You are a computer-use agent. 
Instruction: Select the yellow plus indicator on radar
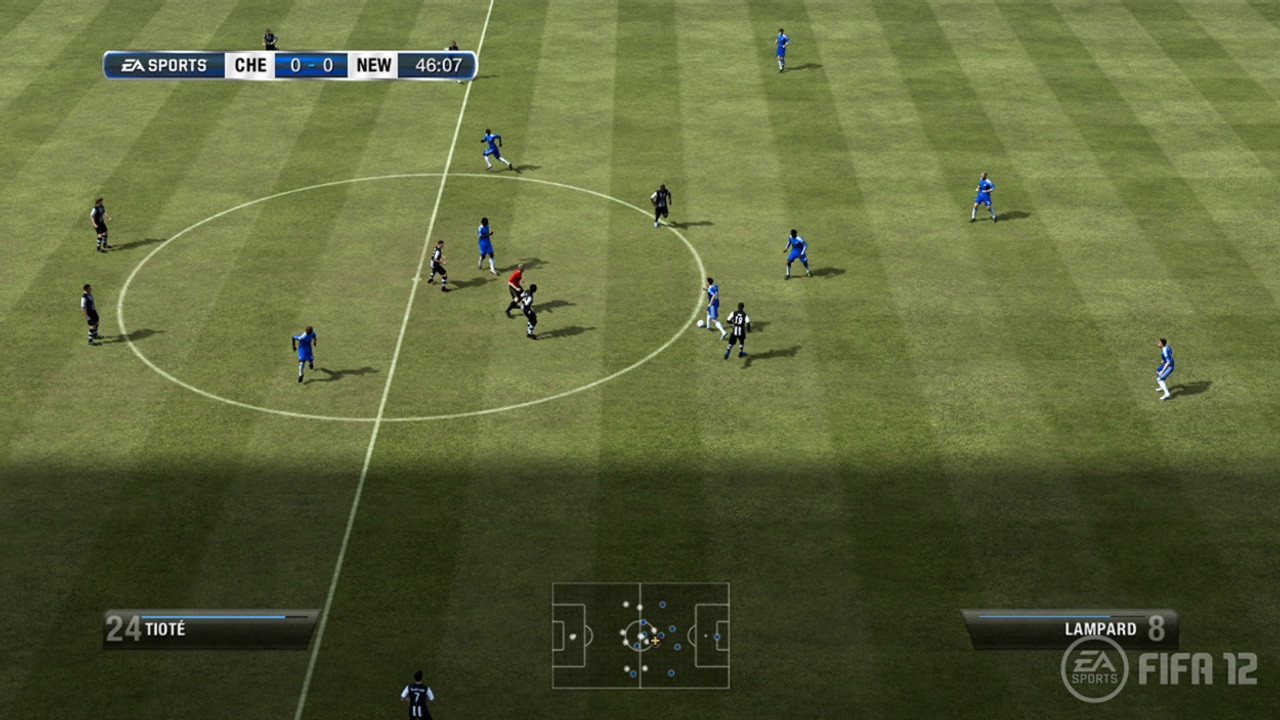(655, 640)
